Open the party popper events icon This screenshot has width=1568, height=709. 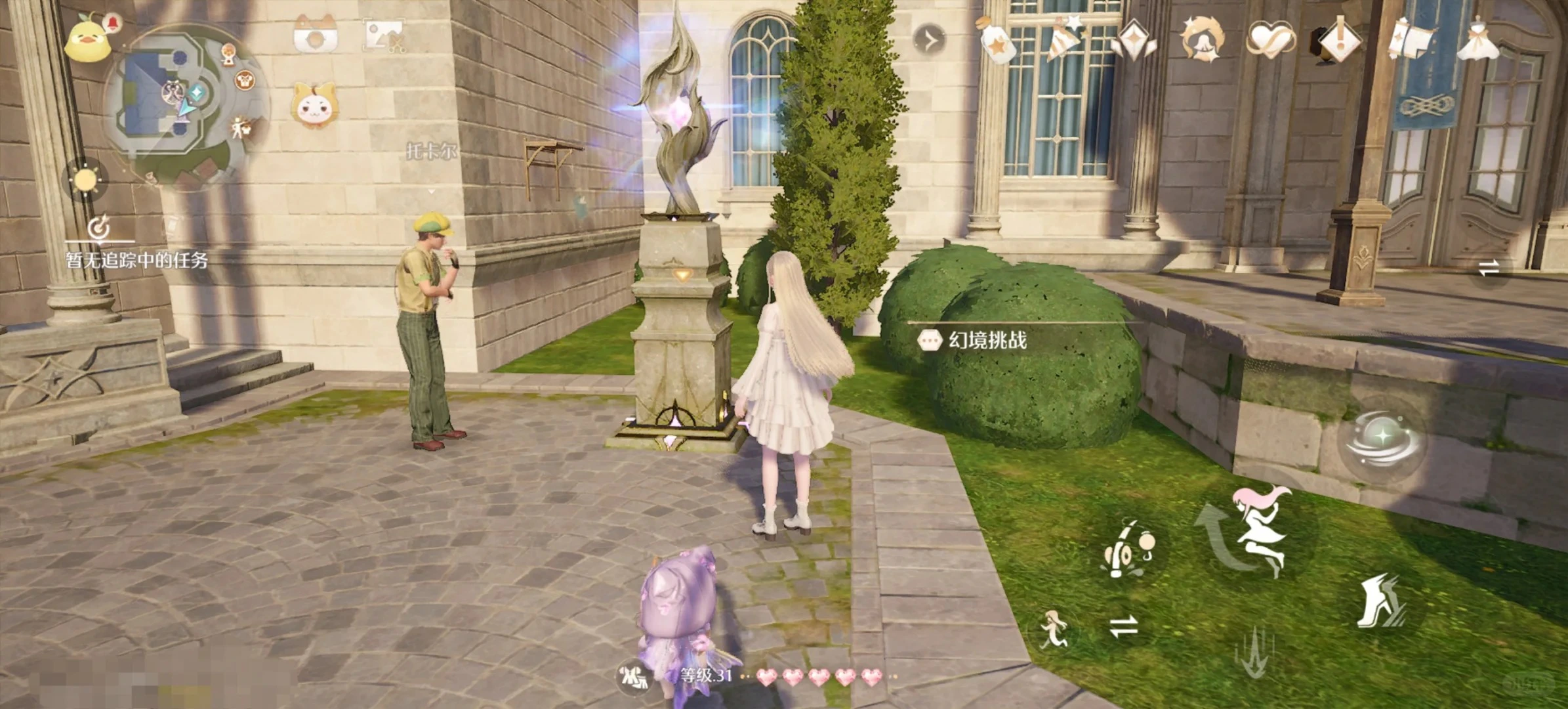tap(1064, 39)
